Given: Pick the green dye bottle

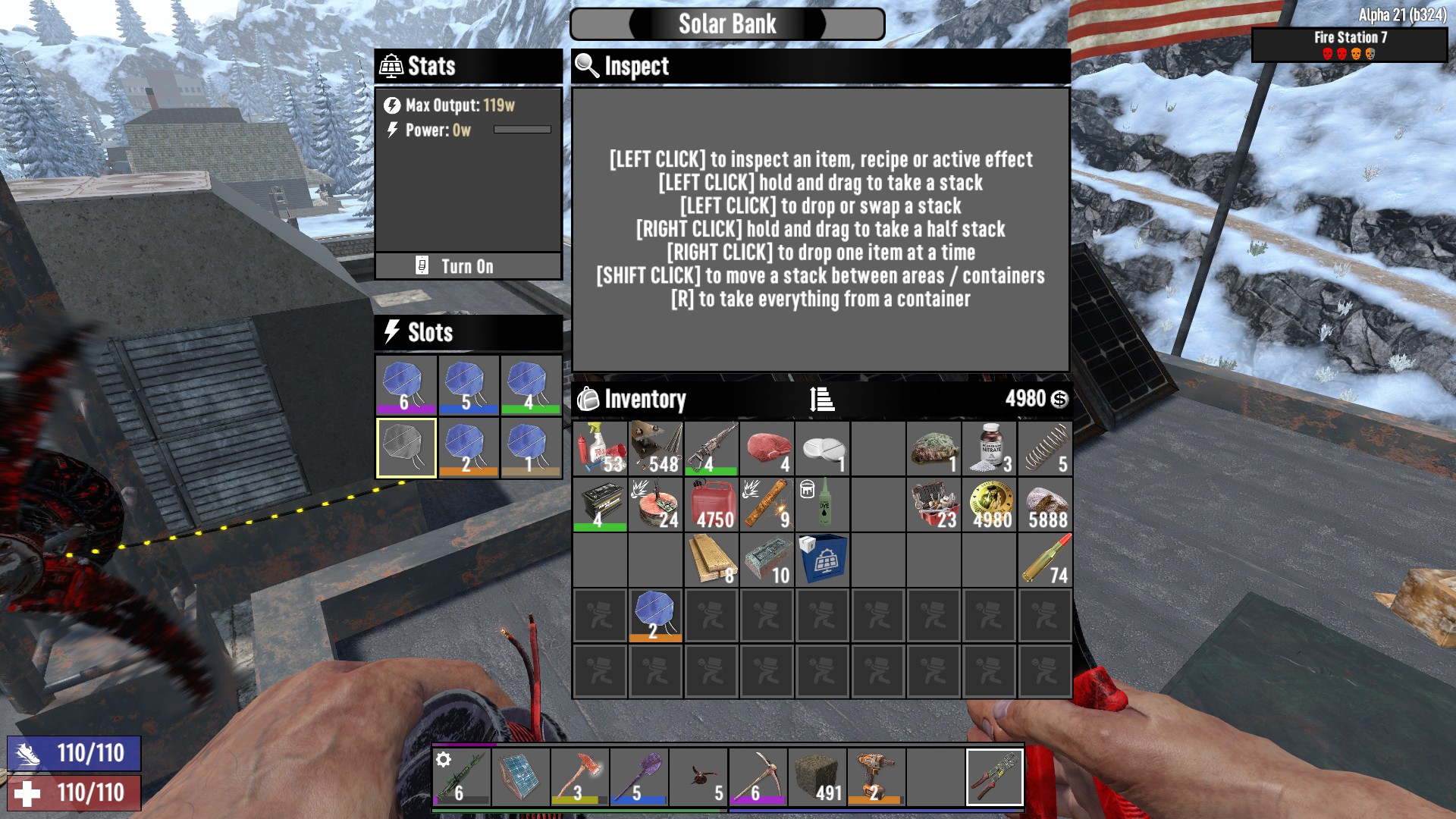Looking at the screenshot, I should coord(823,504).
